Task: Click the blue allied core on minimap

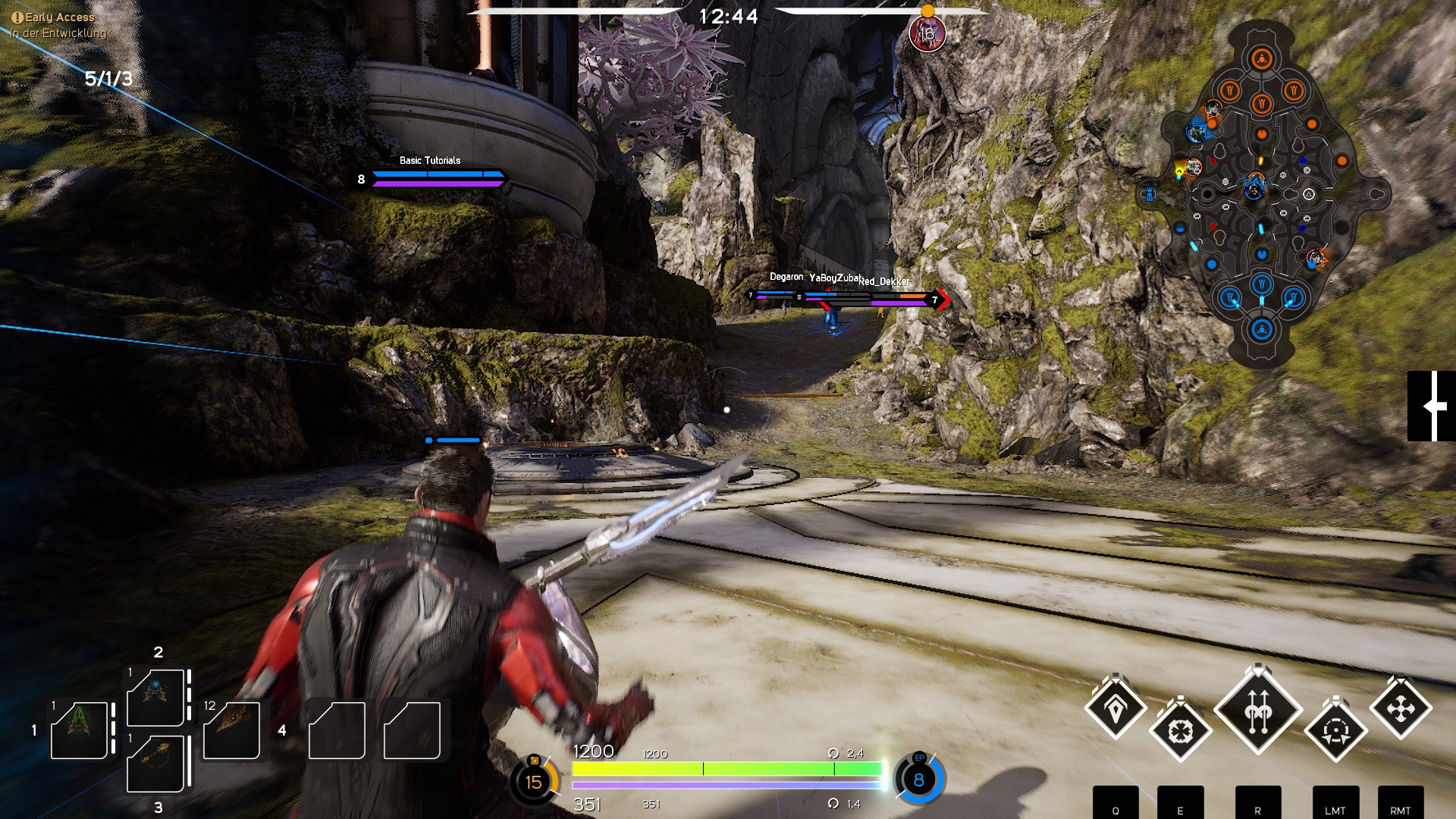Action: 1262,330
